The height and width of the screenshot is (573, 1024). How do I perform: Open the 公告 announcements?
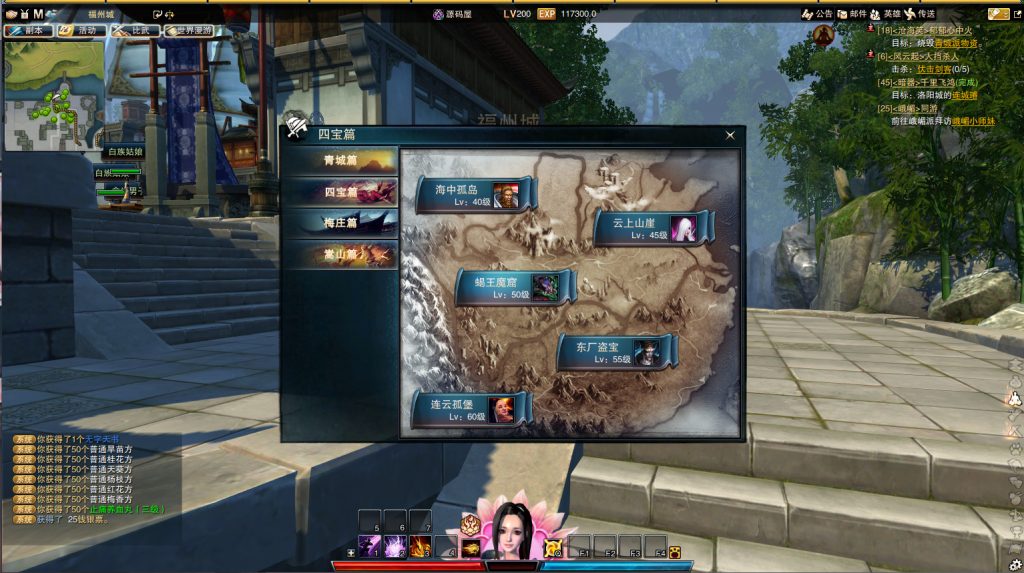click(817, 14)
